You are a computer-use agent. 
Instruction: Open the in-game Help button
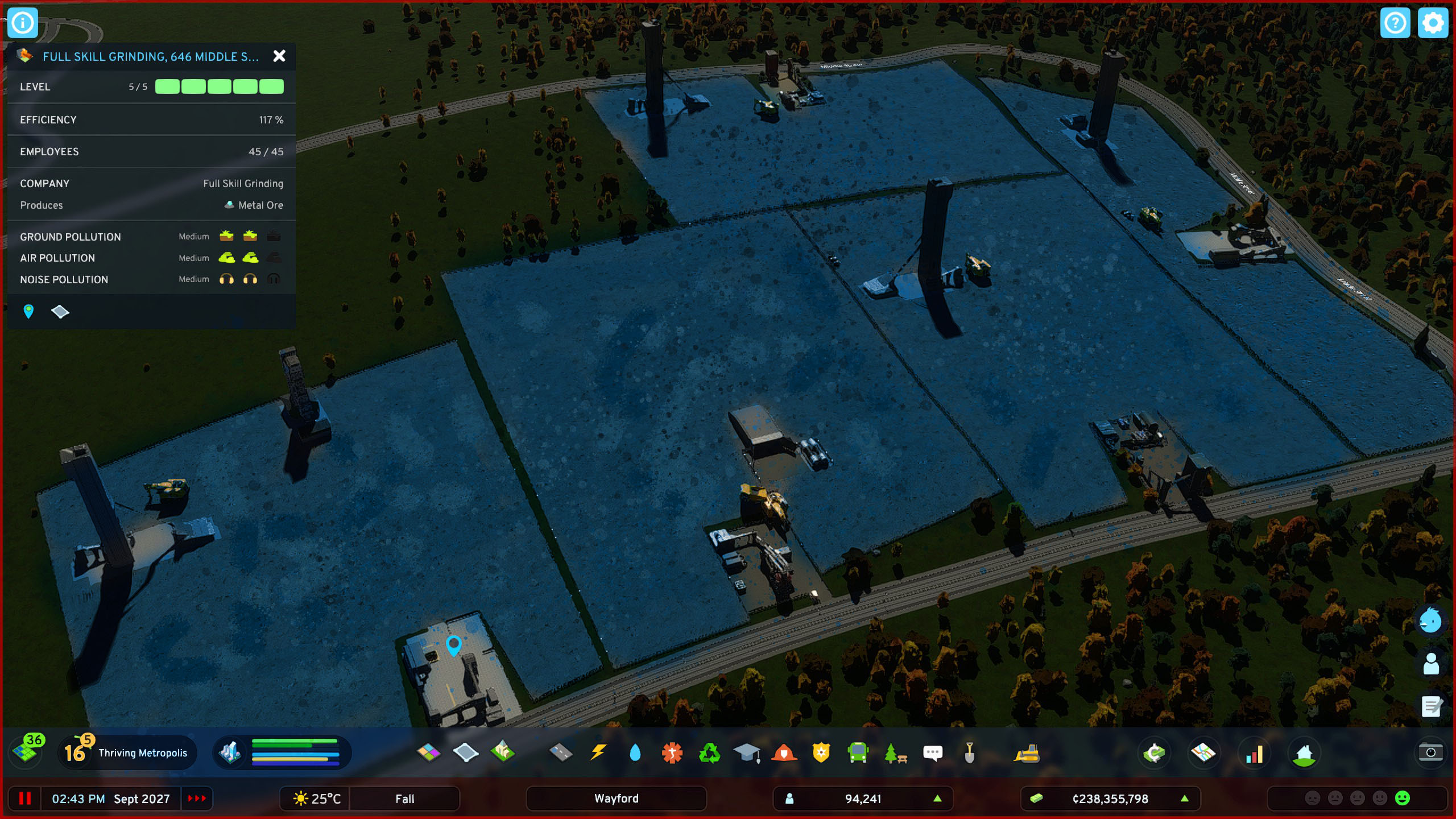tap(1396, 23)
